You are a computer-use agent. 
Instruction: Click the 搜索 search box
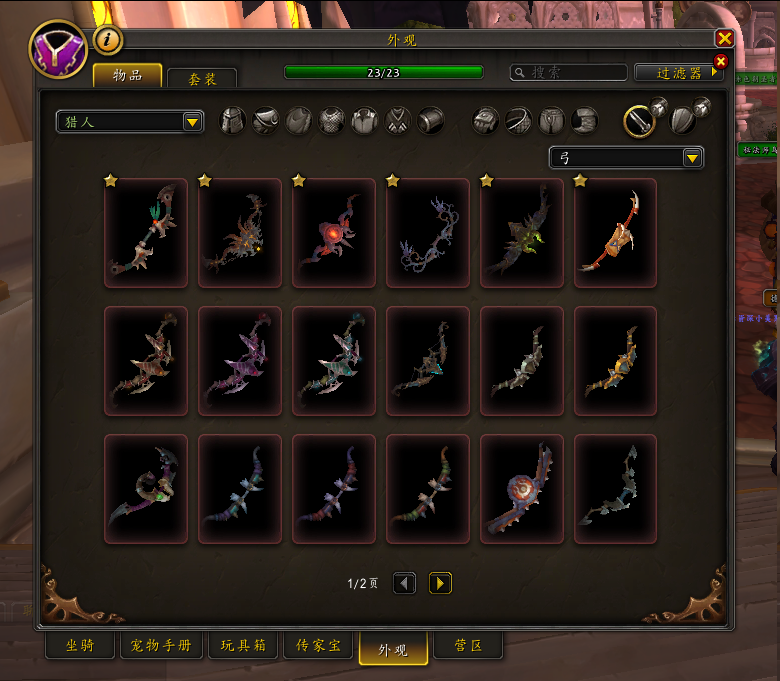(x=568, y=72)
